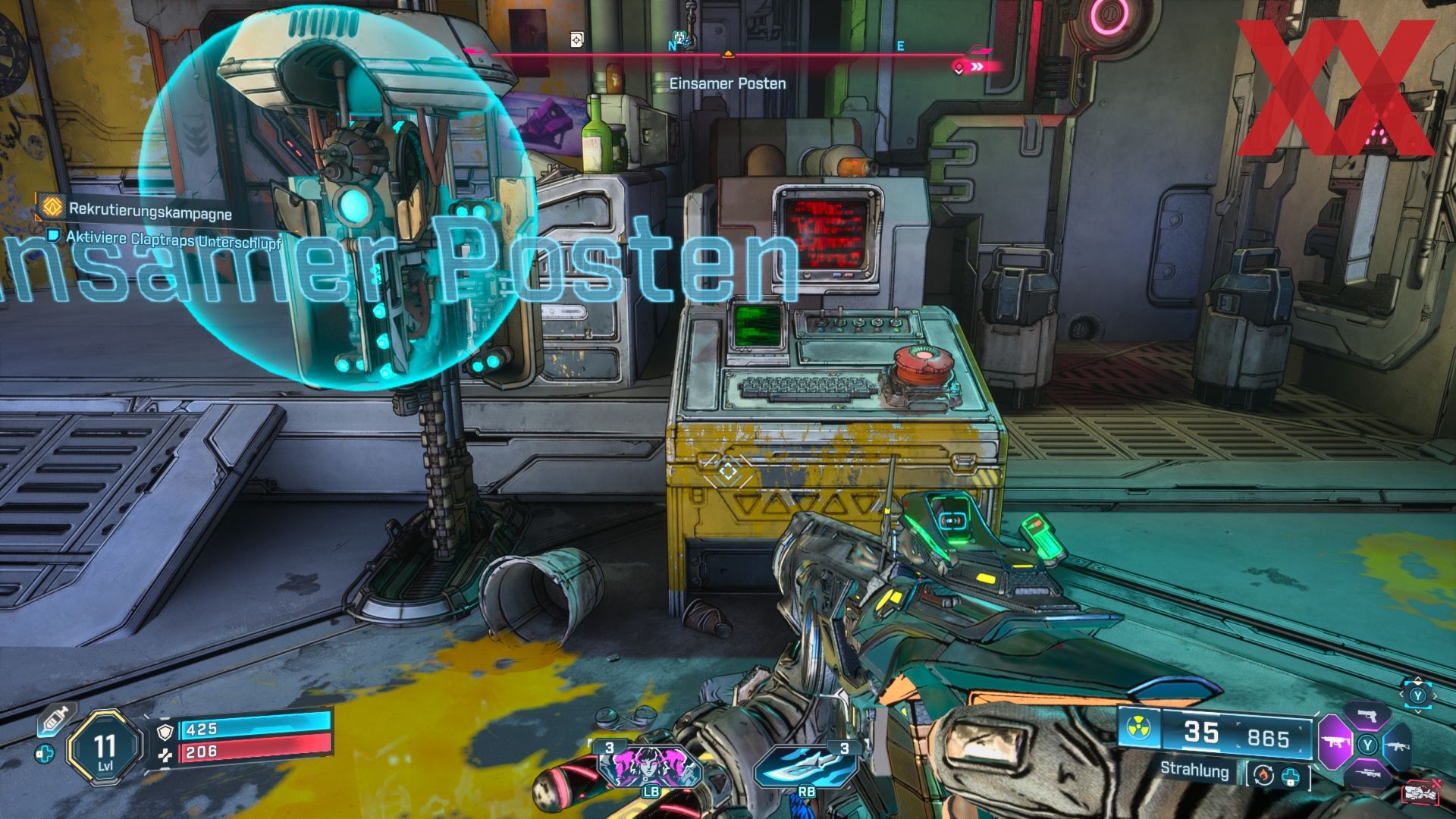The image size is (1456, 819).
Task: Select the white document marker on the compass
Action: (578, 39)
